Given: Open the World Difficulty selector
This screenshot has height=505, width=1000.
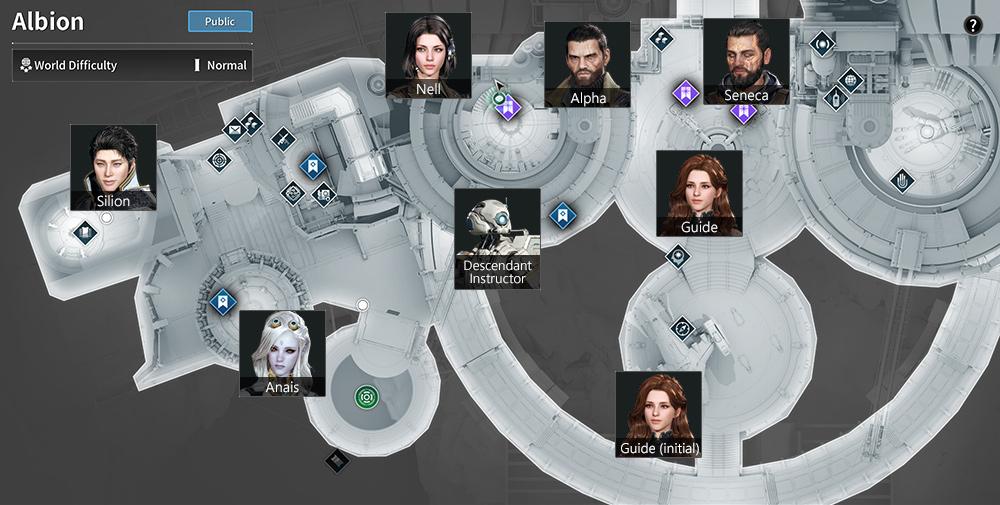Looking at the screenshot, I should pos(132,65).
